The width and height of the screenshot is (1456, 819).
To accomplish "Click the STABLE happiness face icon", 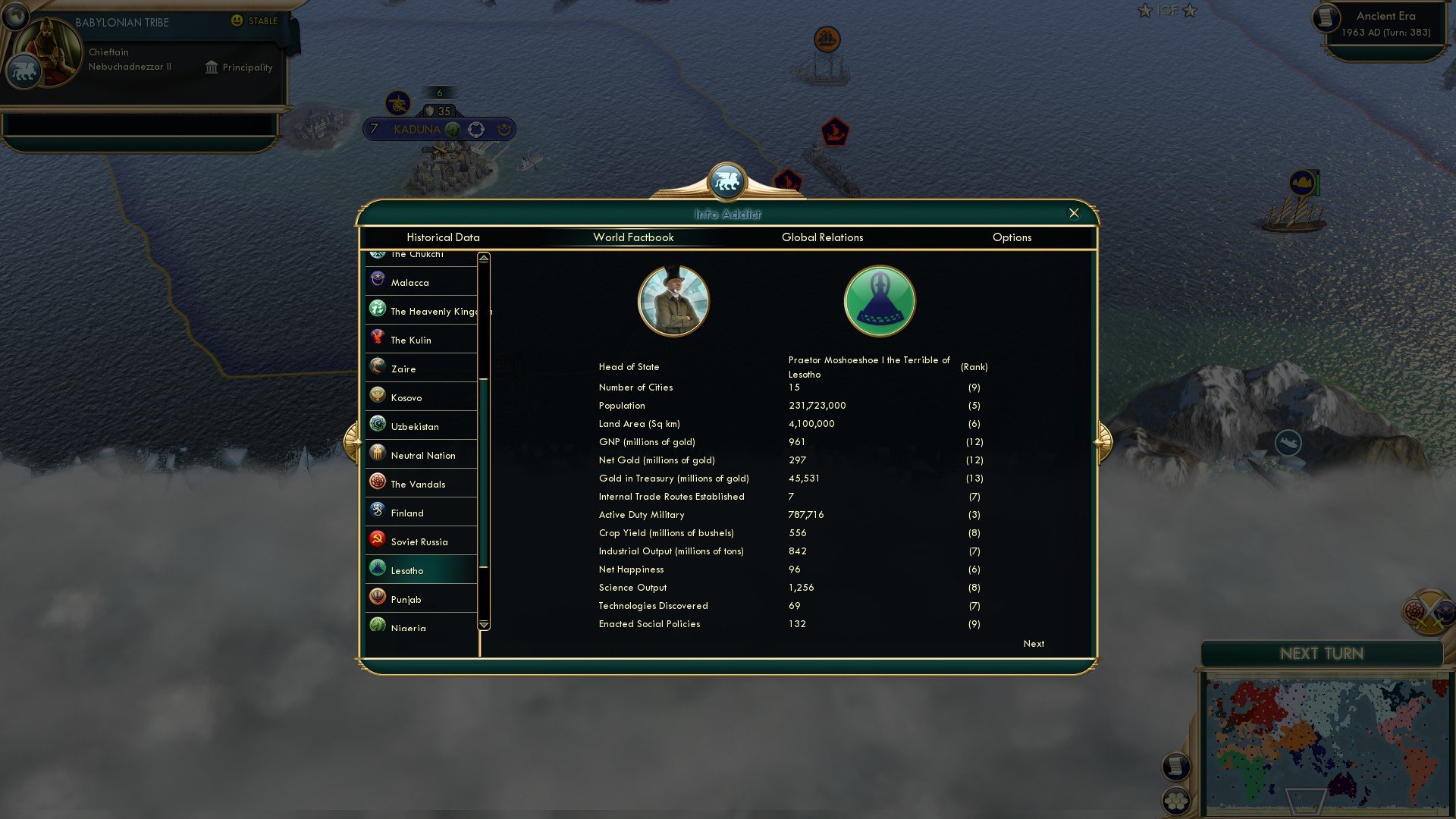I will (x=238, y=20).
